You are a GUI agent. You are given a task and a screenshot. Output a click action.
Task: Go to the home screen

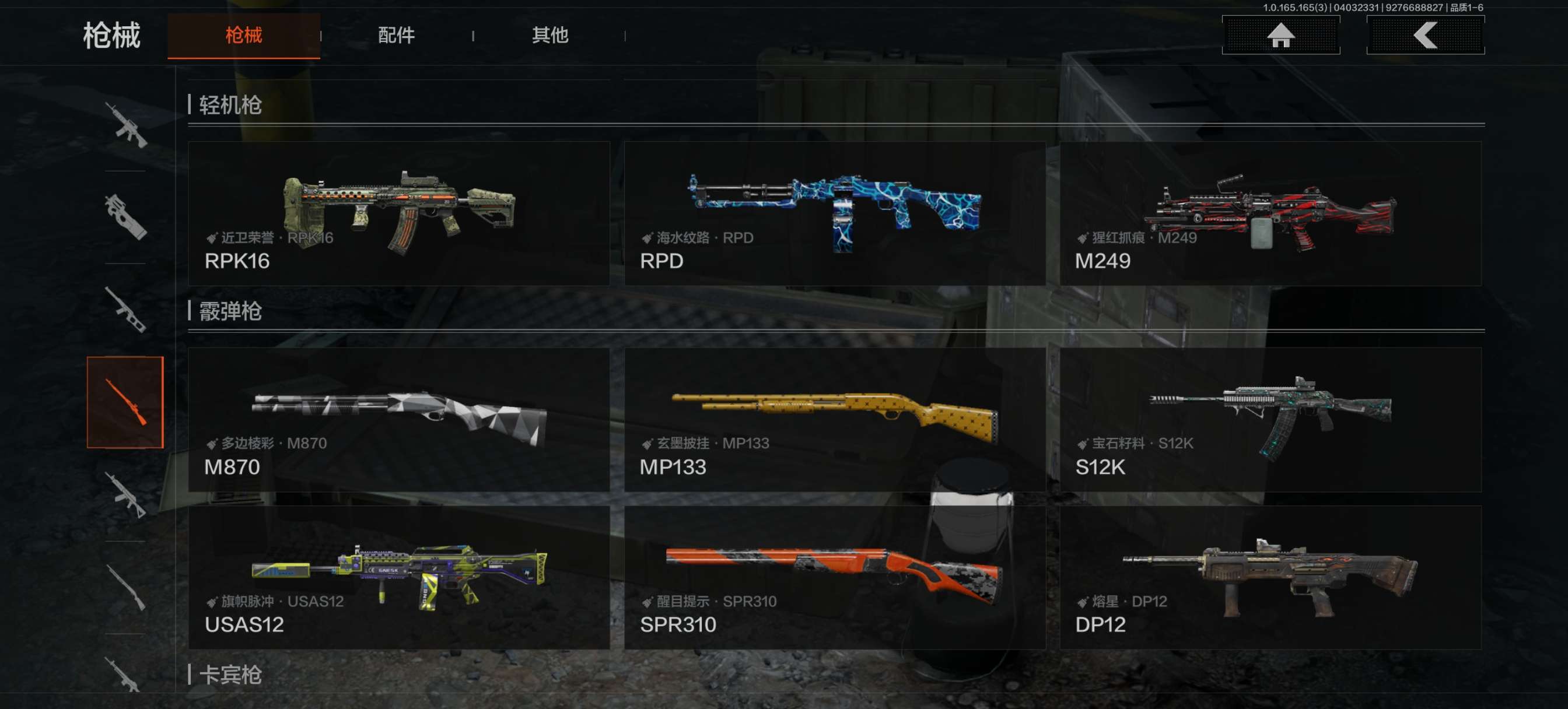pos(1280,36)
